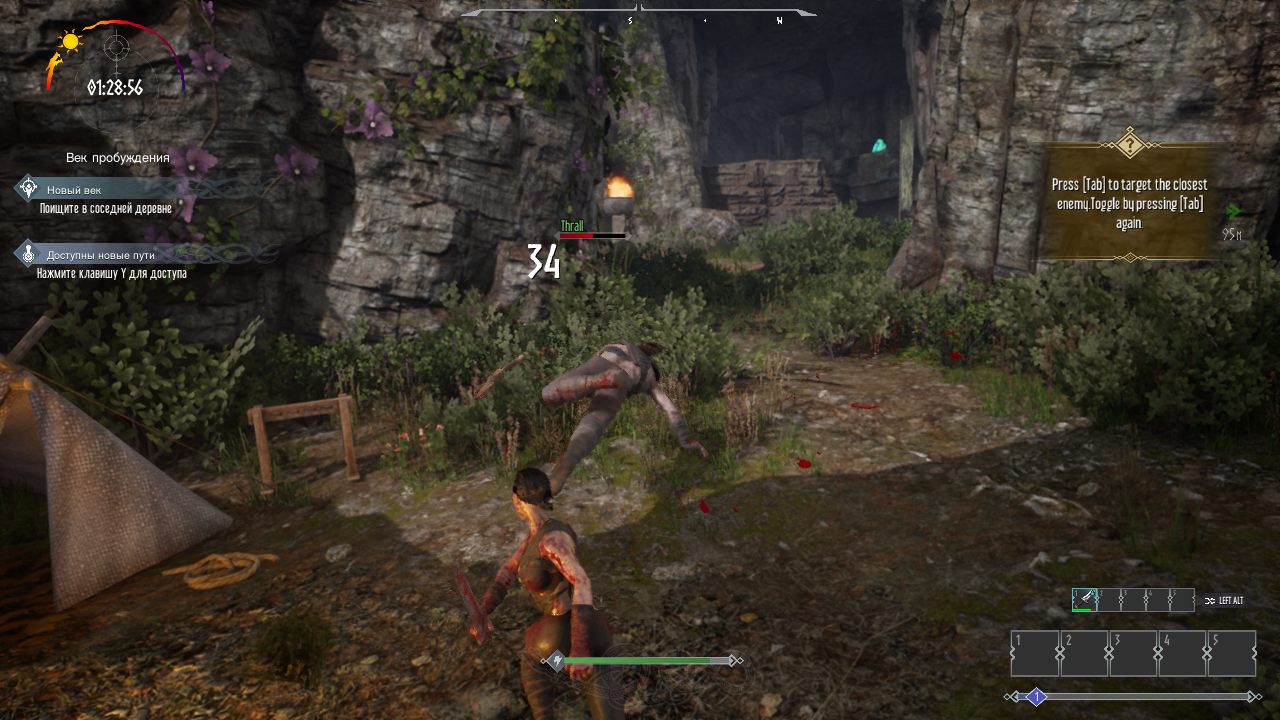
Task: Click the hotbar swap arrows icon
Action: tap(1209, 600)
